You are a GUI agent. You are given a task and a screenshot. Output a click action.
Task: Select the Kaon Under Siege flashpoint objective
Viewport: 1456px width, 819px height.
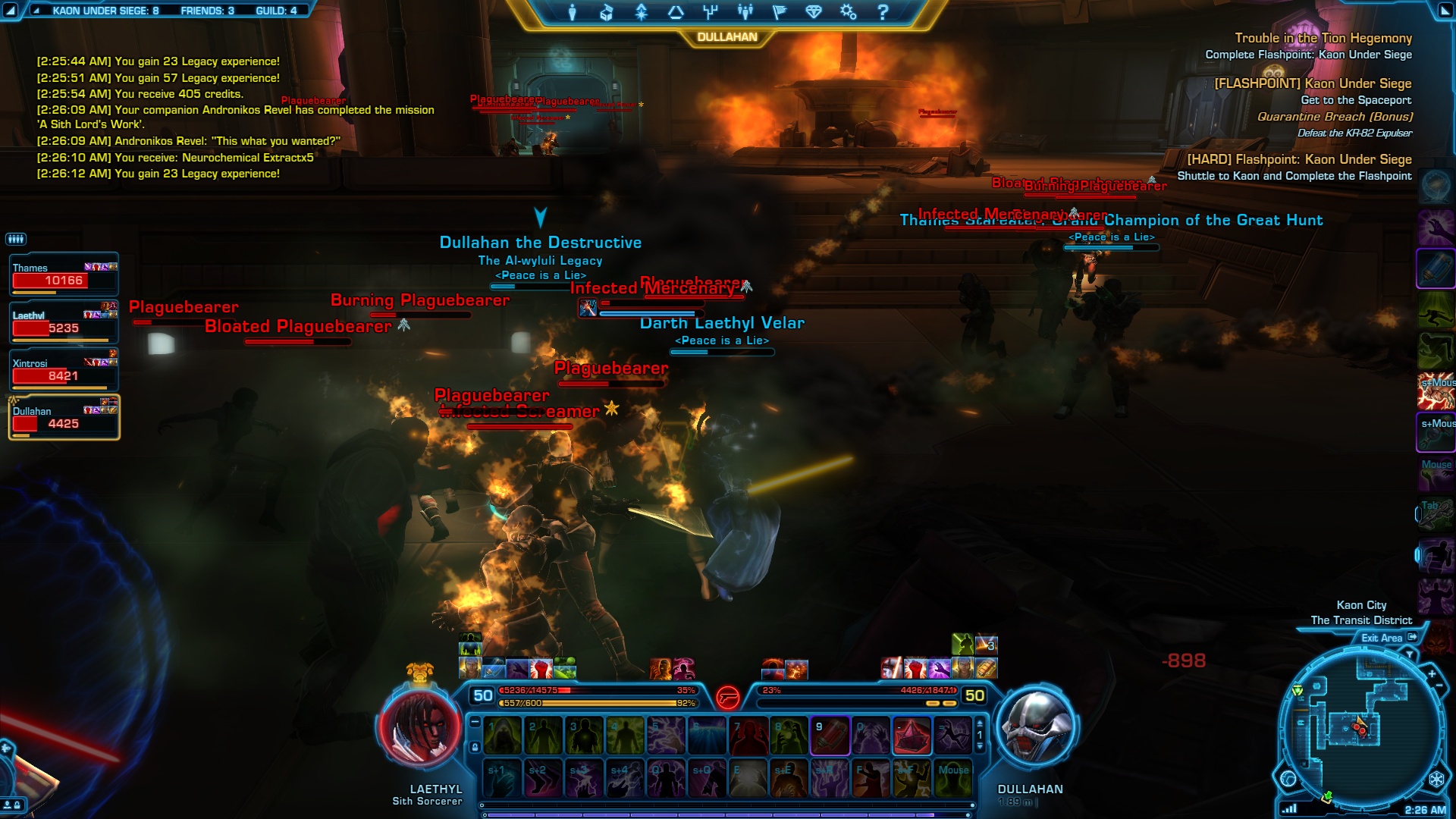1313,83
